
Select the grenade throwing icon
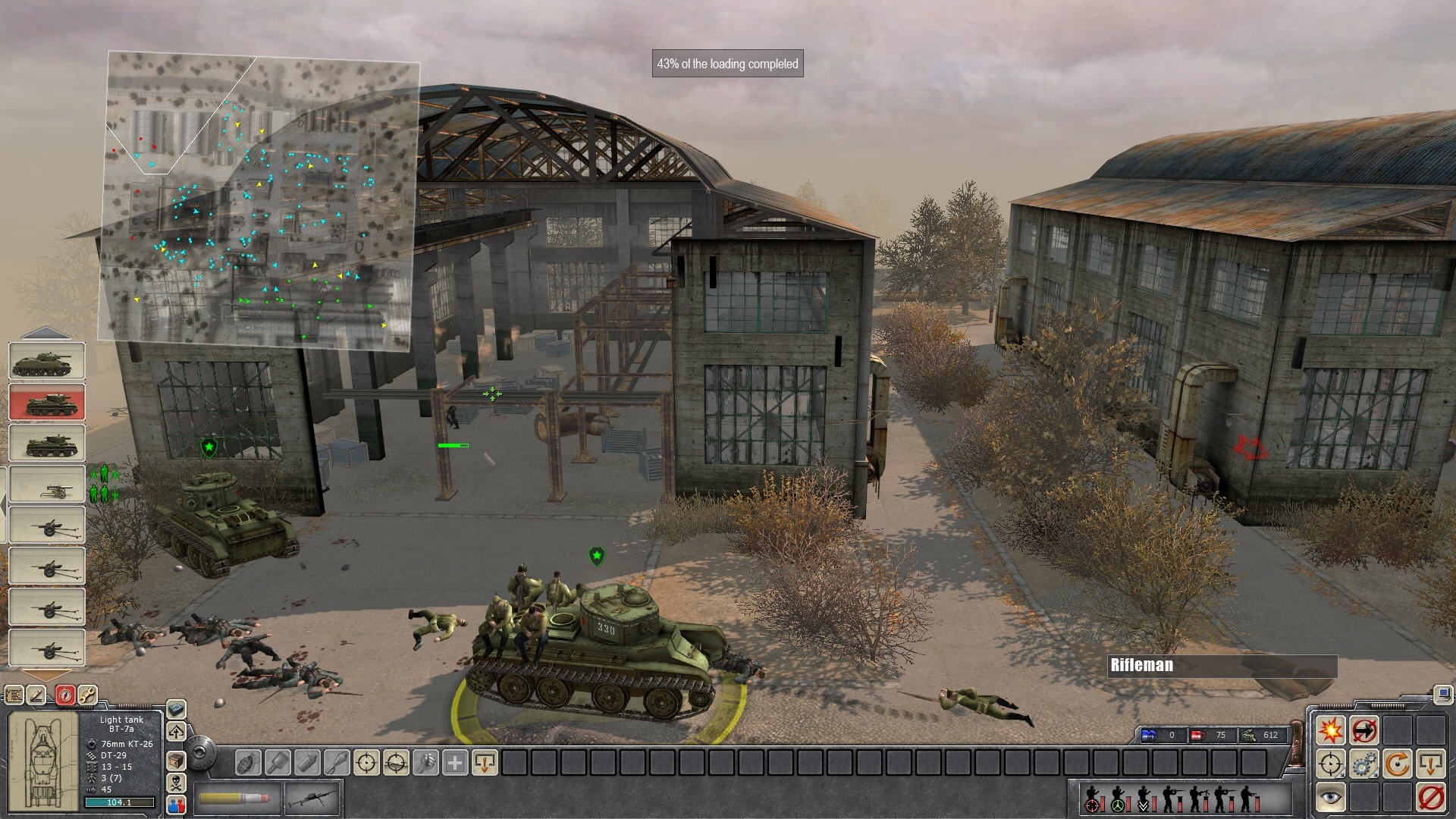tap(248, 763)
